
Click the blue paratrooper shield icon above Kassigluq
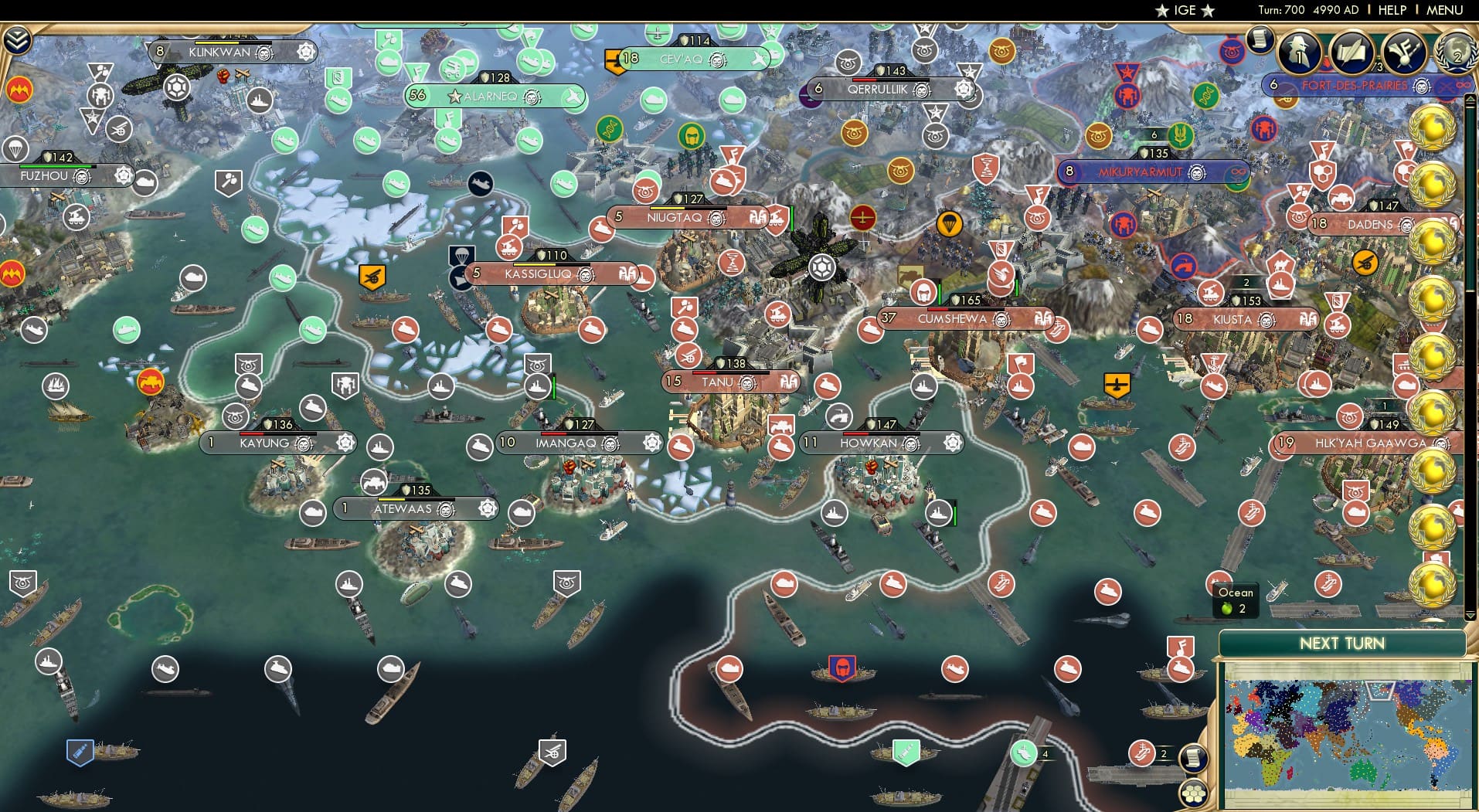pyautogui.click(x=461, y=255)
